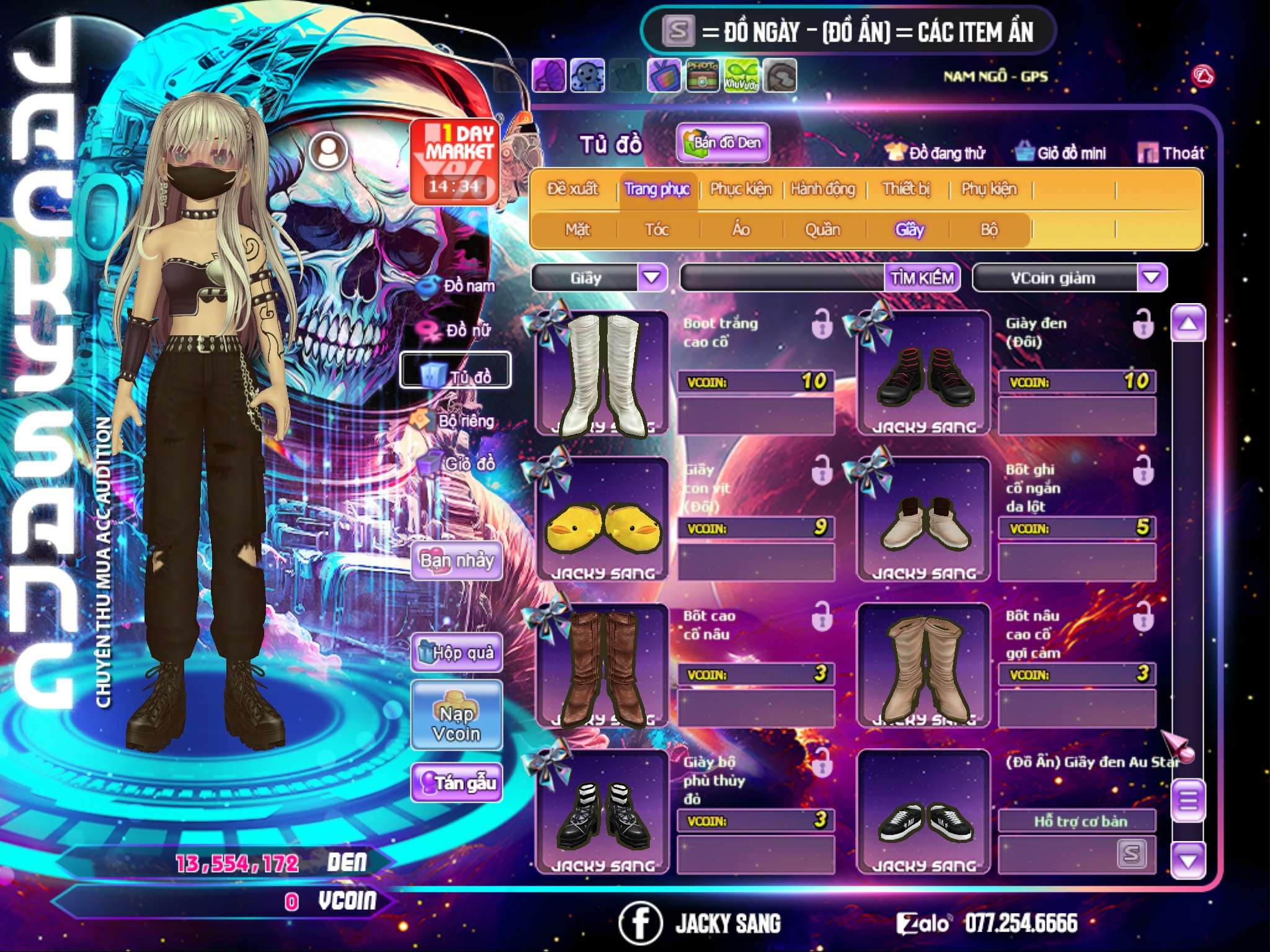The height and width of the screenshot is (952, 1270).
Task: Switch to the Hành động tab
Action: click(823, 189)
